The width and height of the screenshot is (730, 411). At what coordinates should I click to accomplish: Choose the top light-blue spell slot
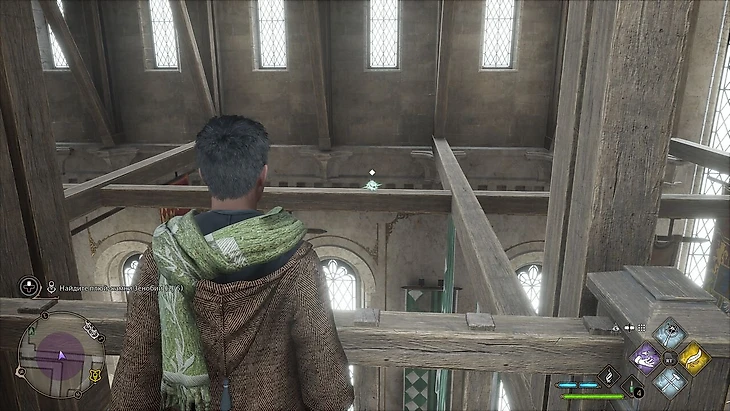[x=669, y=333]
